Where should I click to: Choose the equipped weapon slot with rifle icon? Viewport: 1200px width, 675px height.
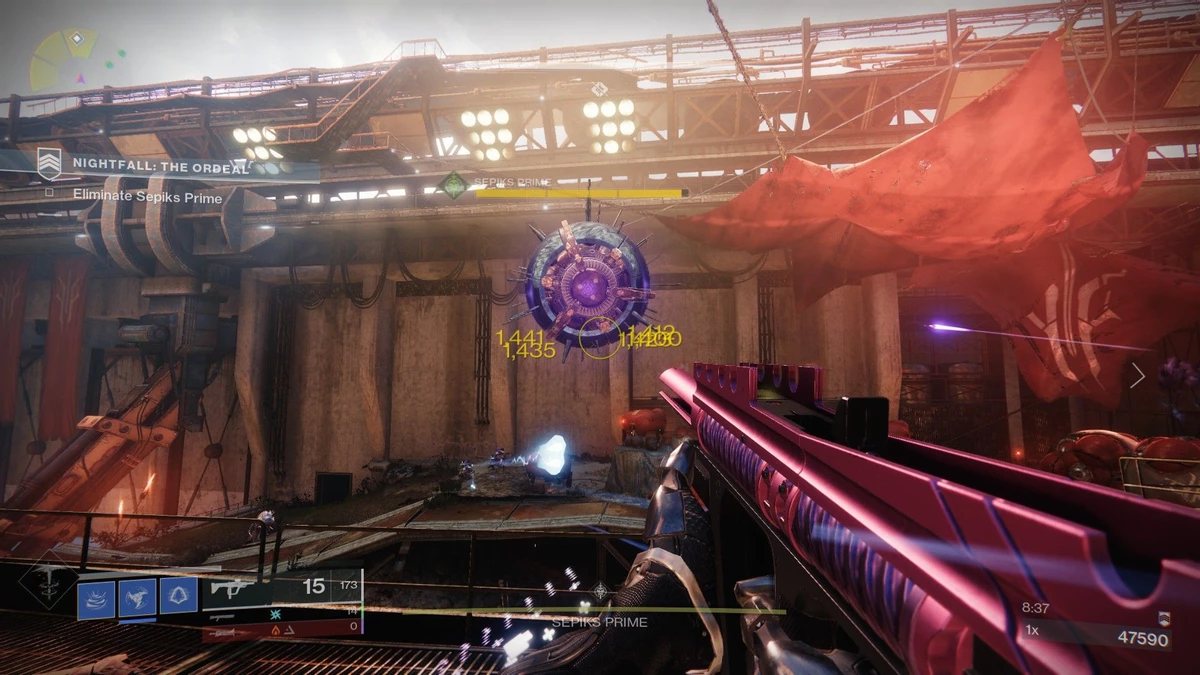(281, 587)
